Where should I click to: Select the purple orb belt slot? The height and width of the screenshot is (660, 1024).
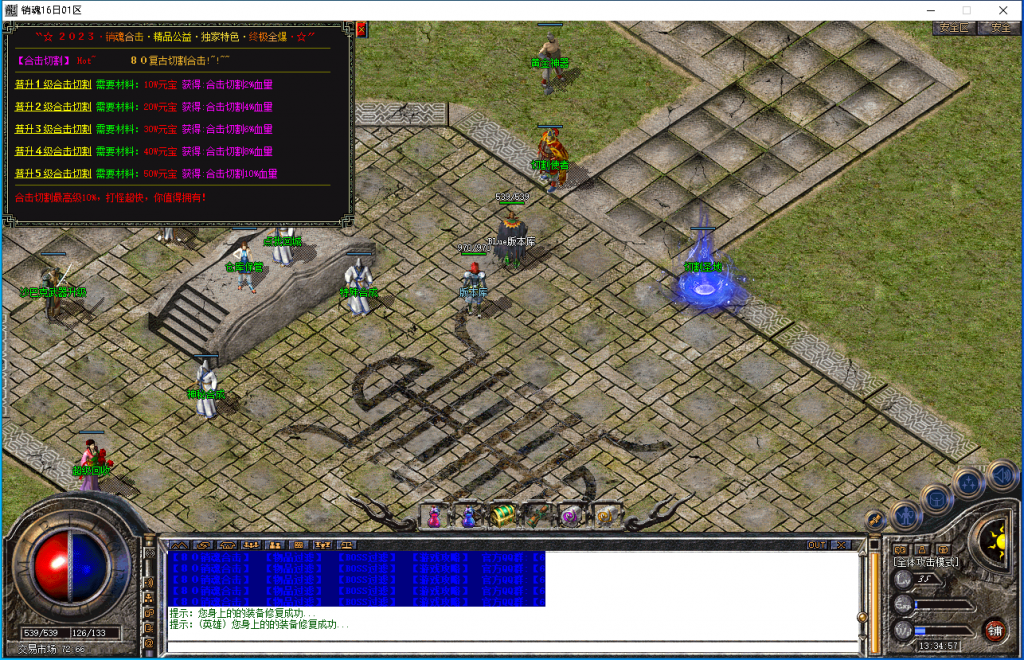pos(570,515)
